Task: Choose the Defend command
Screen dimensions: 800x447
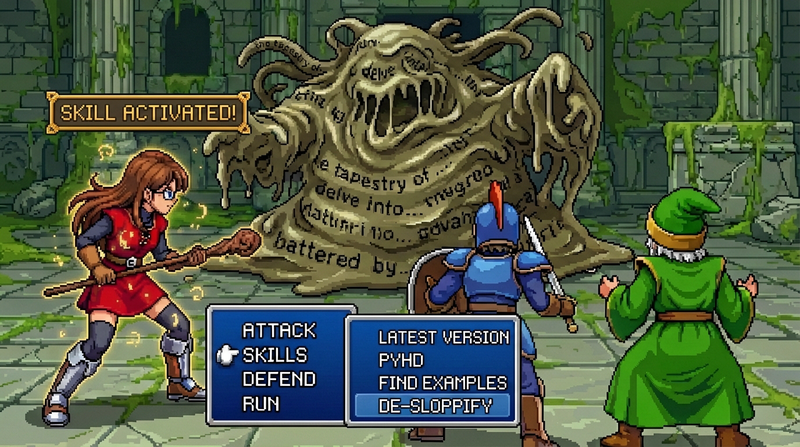Action: pyautogui.click(x=279, y=380)
